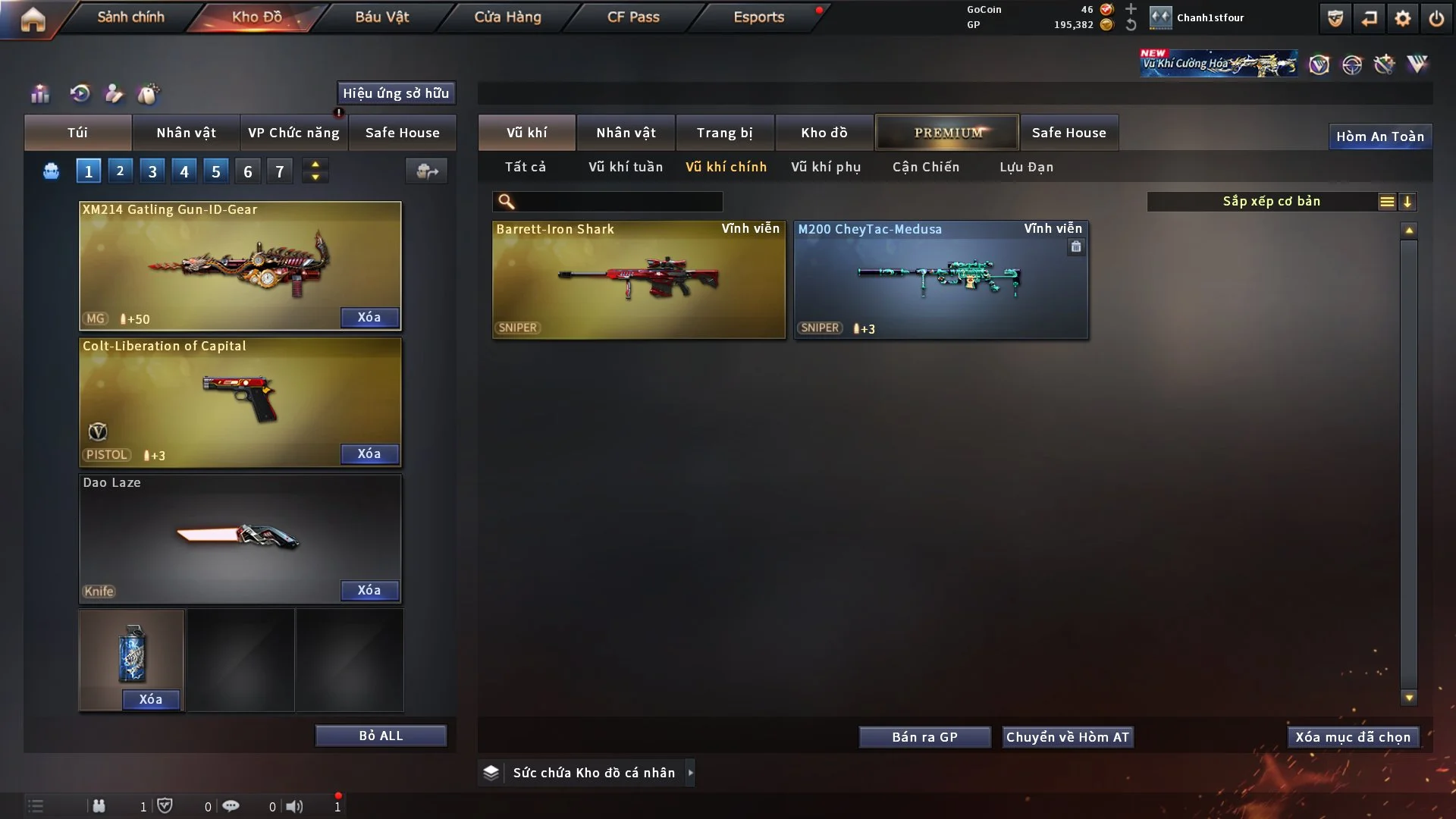Remove the XM214 Gatling Gun with Xóa
This screenshot has height=819, width=1456.
tap(369, 317)
